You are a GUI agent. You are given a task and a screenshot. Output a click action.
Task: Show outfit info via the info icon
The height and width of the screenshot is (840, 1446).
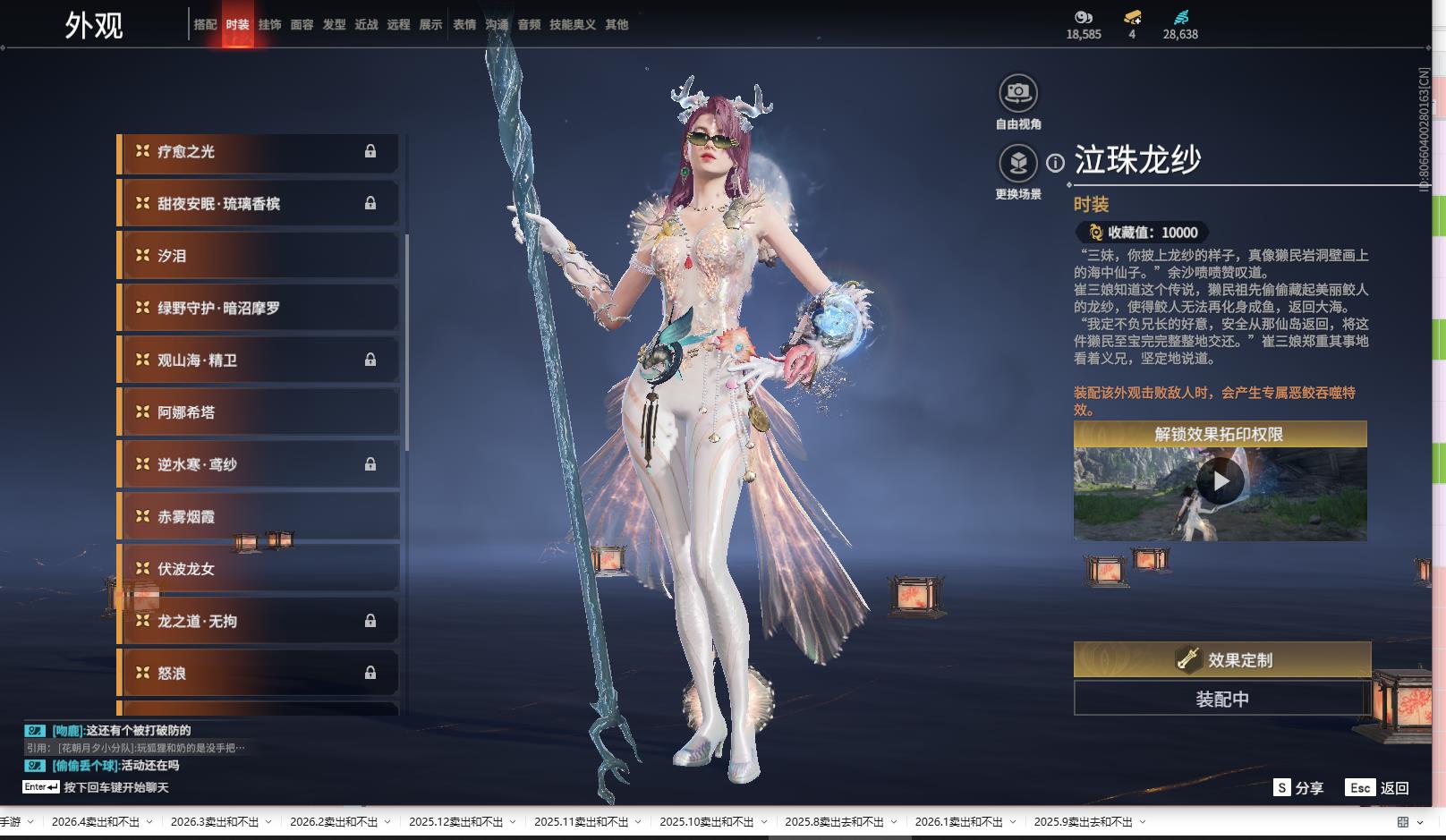1056,163
